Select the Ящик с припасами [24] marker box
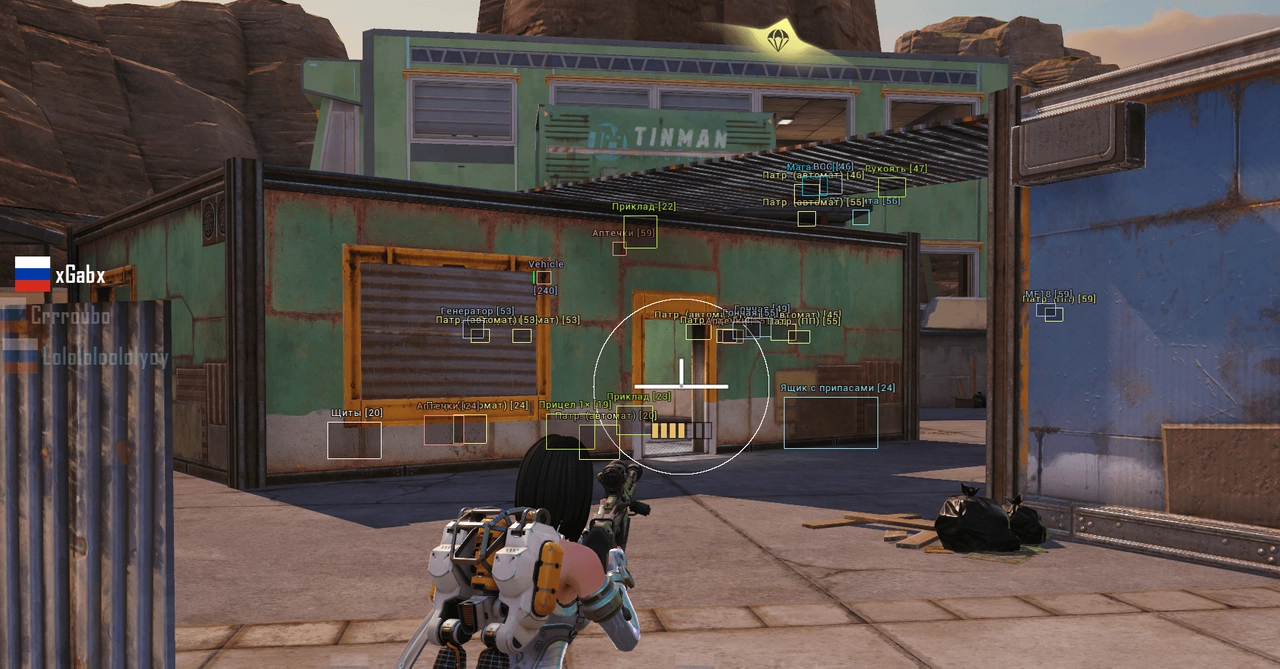This screenshot has height=669, width=1280. pyautogui.click(x=830, y=422)
